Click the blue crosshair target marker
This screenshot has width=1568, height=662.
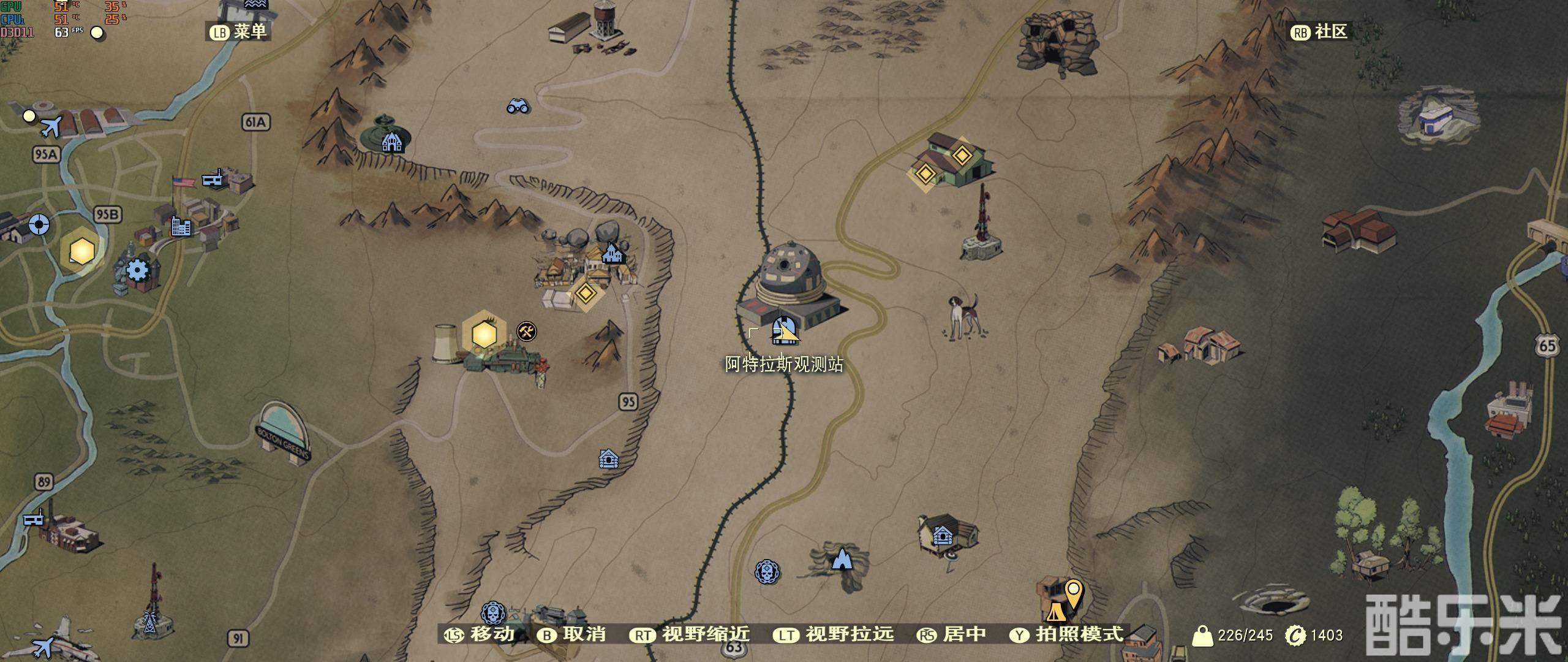click(x=39, y=224)
